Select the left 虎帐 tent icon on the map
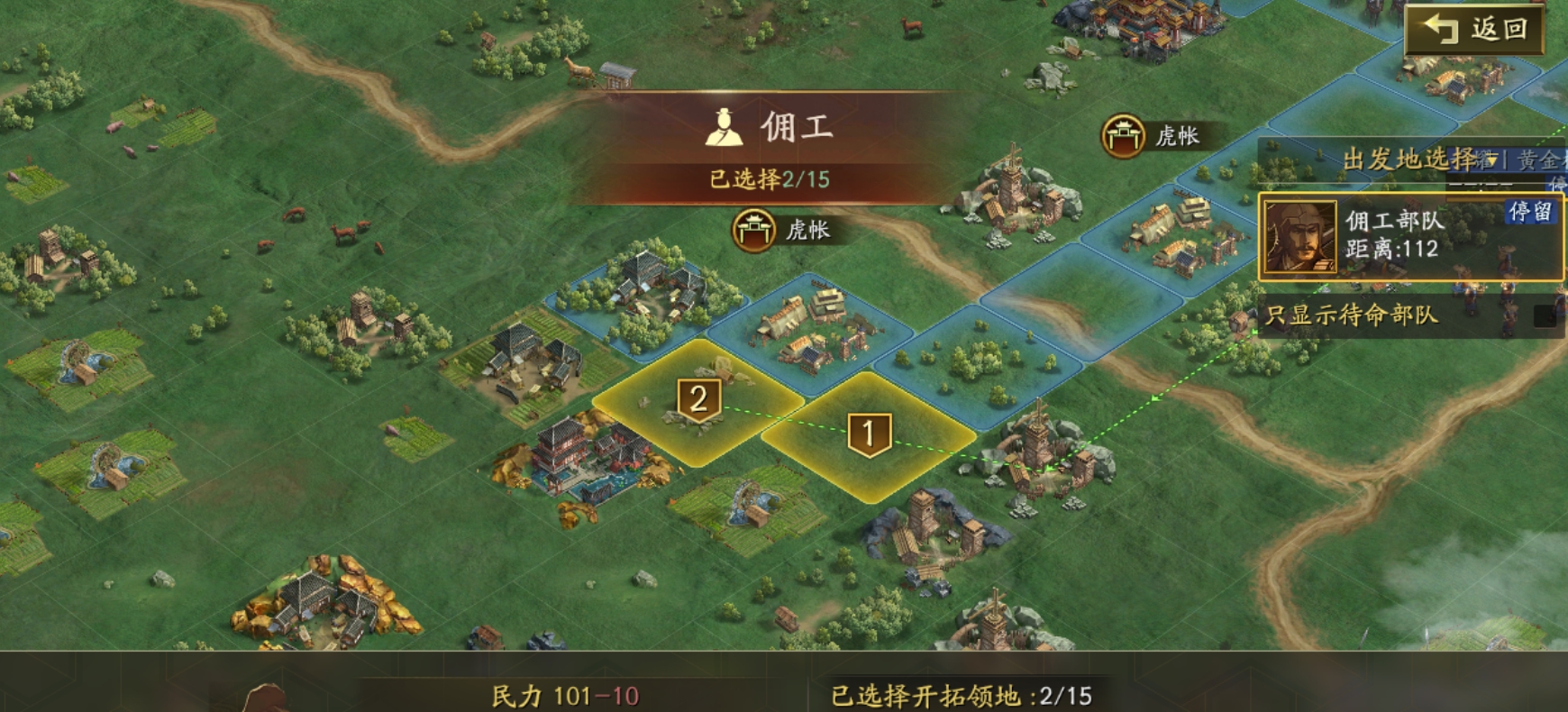 [x=755, y=230]
